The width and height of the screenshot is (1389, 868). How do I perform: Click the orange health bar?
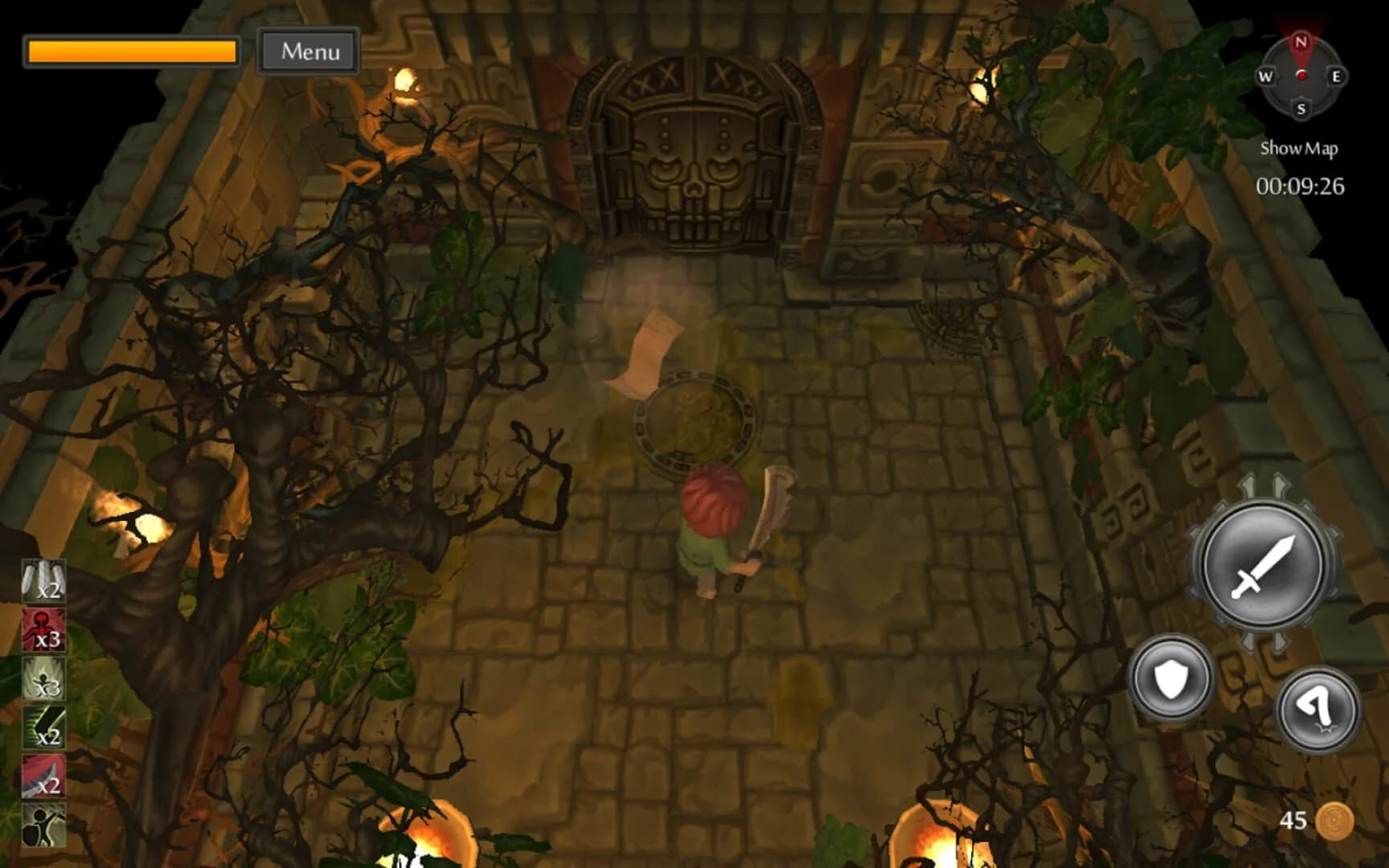pyautogui.click(x=131, y=51)
